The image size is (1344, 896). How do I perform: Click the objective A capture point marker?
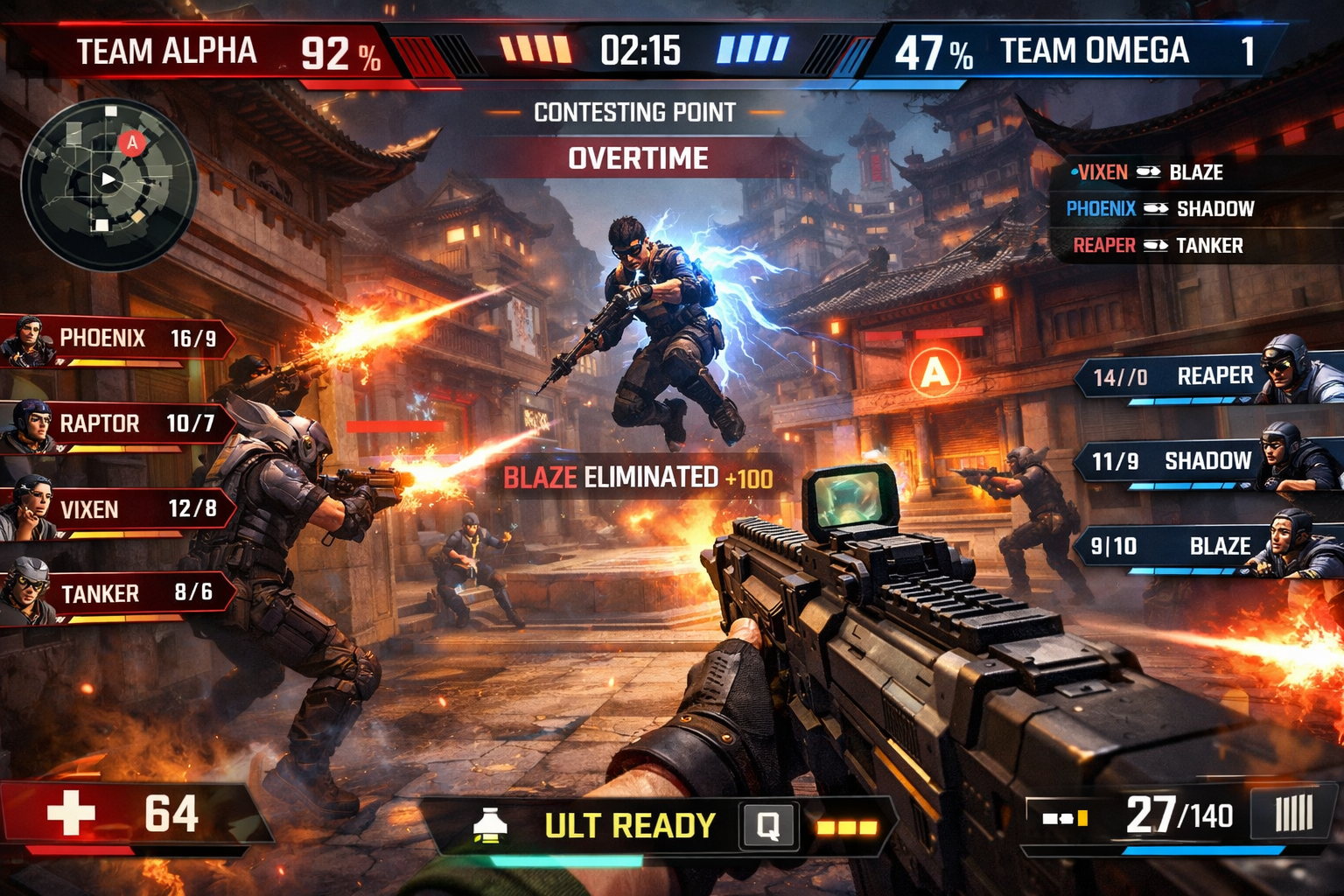tap(934, 373)
